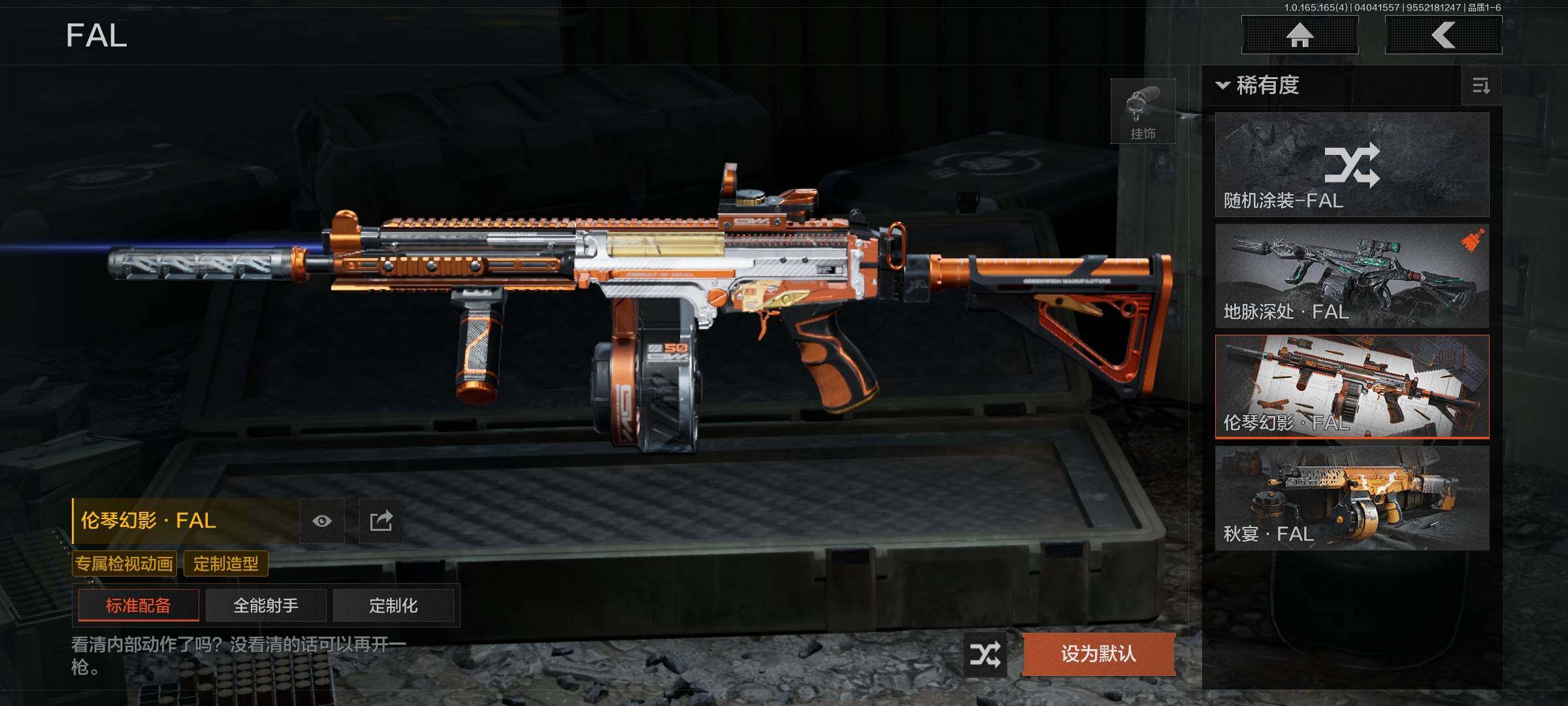
Task: Toggle the skin list sort order
Action: pyautogui.click(x=1481, y=86)
